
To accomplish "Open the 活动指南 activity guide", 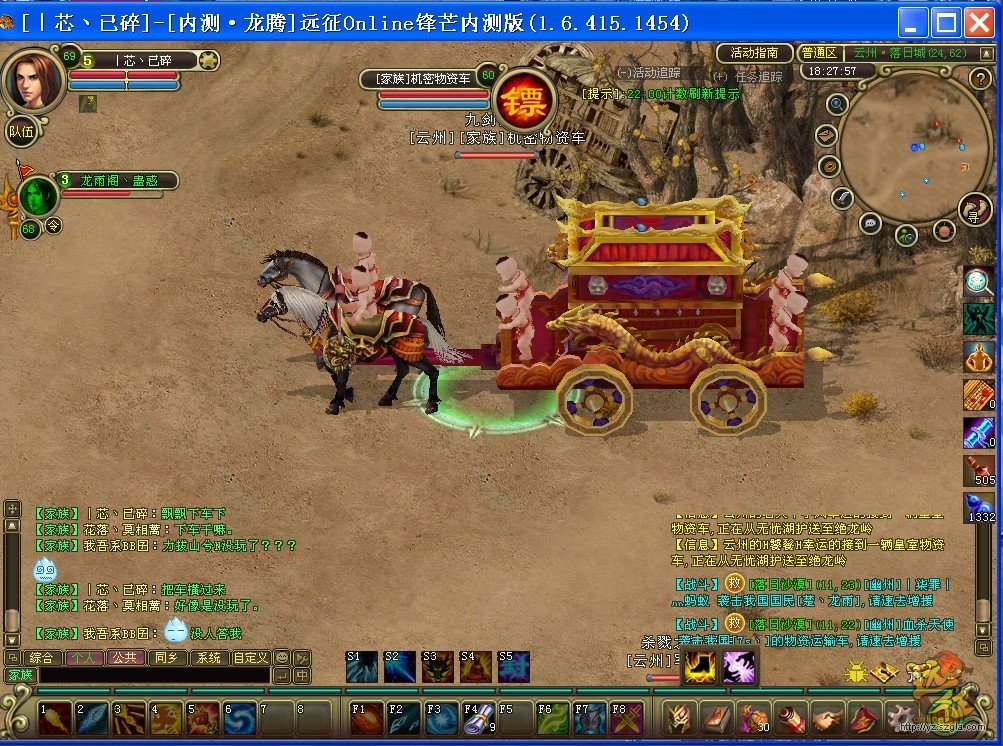I will (x=755, y=53).
